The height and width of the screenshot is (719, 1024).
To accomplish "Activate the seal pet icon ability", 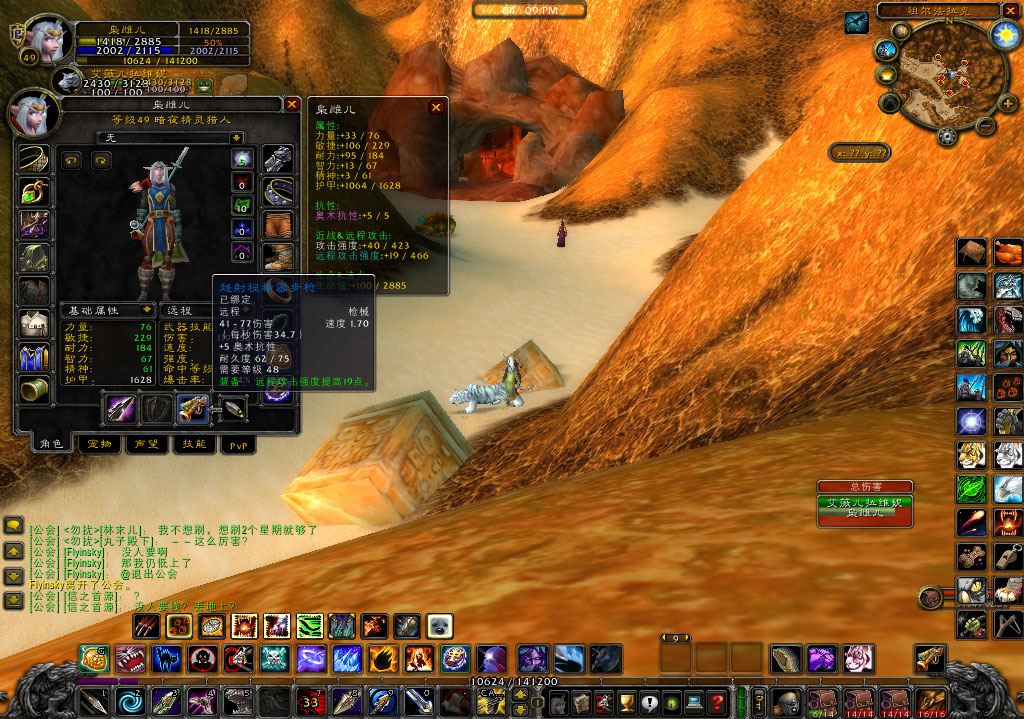I will click(440, 627).
